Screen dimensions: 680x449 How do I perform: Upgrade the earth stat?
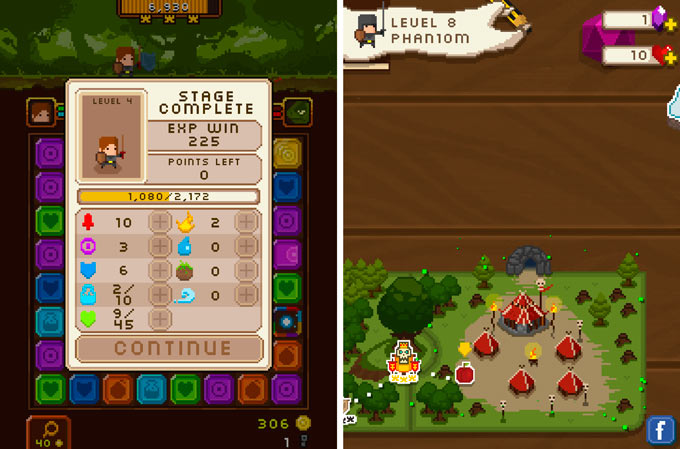point(246,271)
